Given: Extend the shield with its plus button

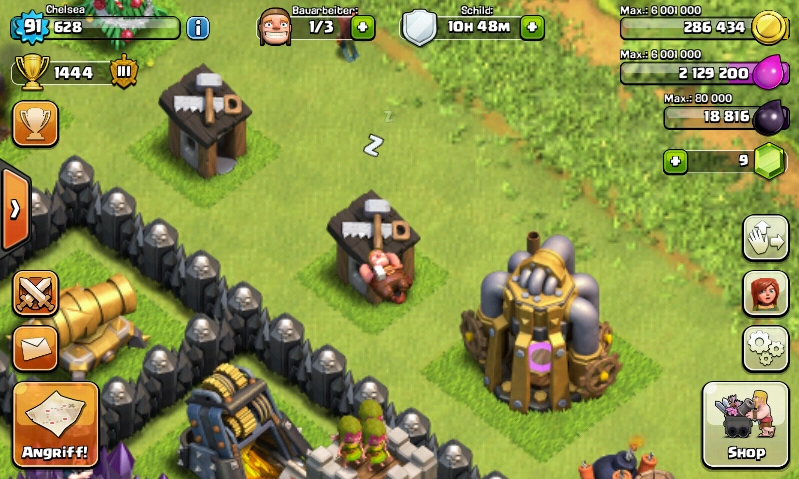Looking at the screenshot, I should (x=533, y=27).
